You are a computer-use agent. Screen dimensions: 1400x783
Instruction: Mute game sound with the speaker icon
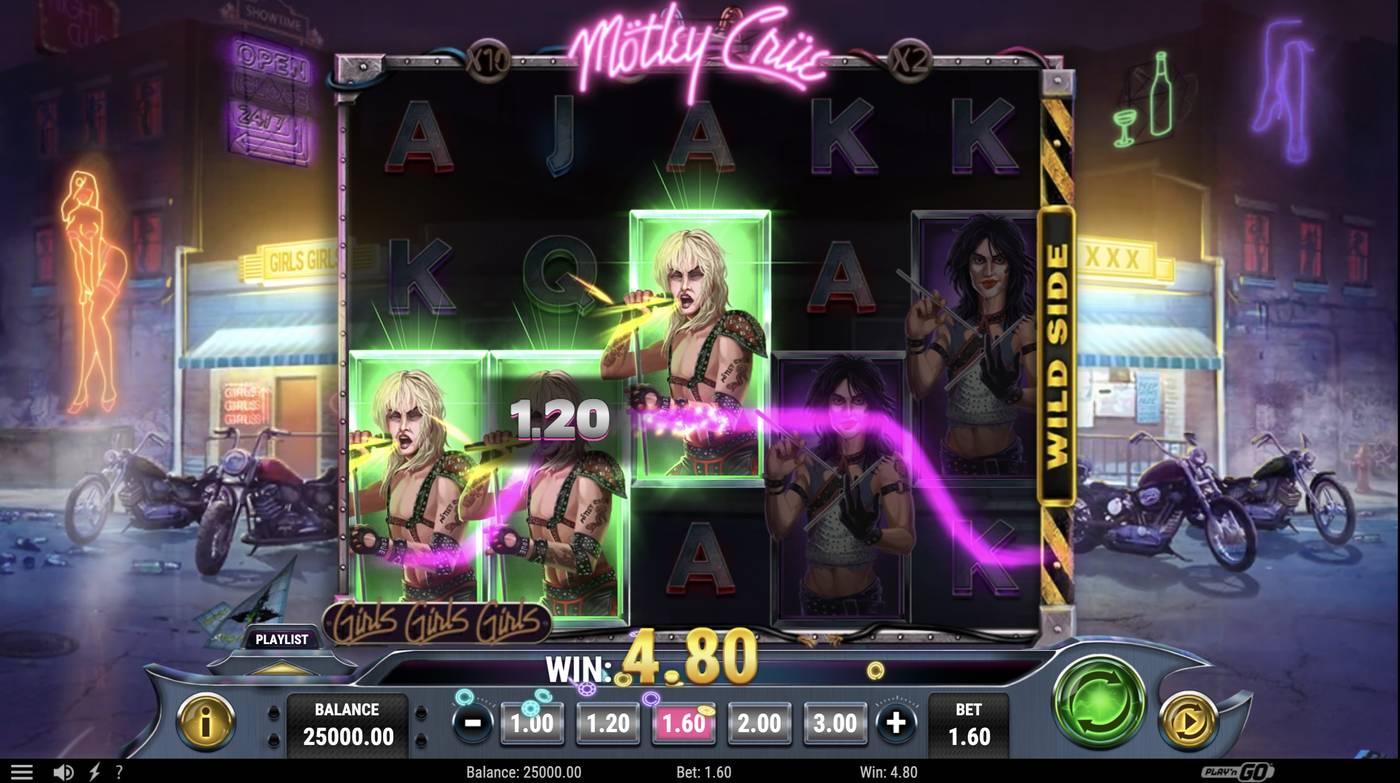pos(66,770)
